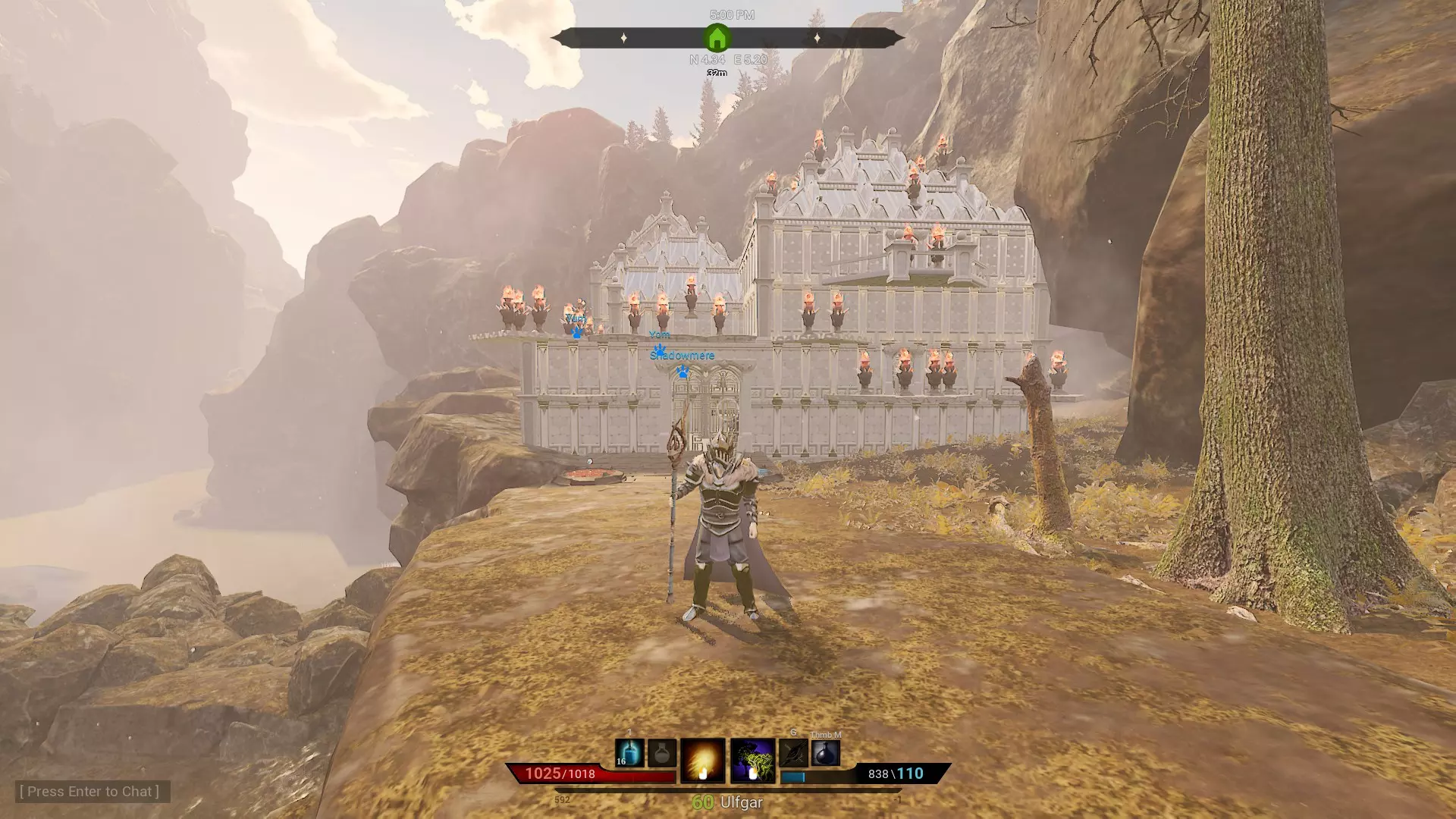
Task: Click the green home marker on compass
Action: pos(717,38)
